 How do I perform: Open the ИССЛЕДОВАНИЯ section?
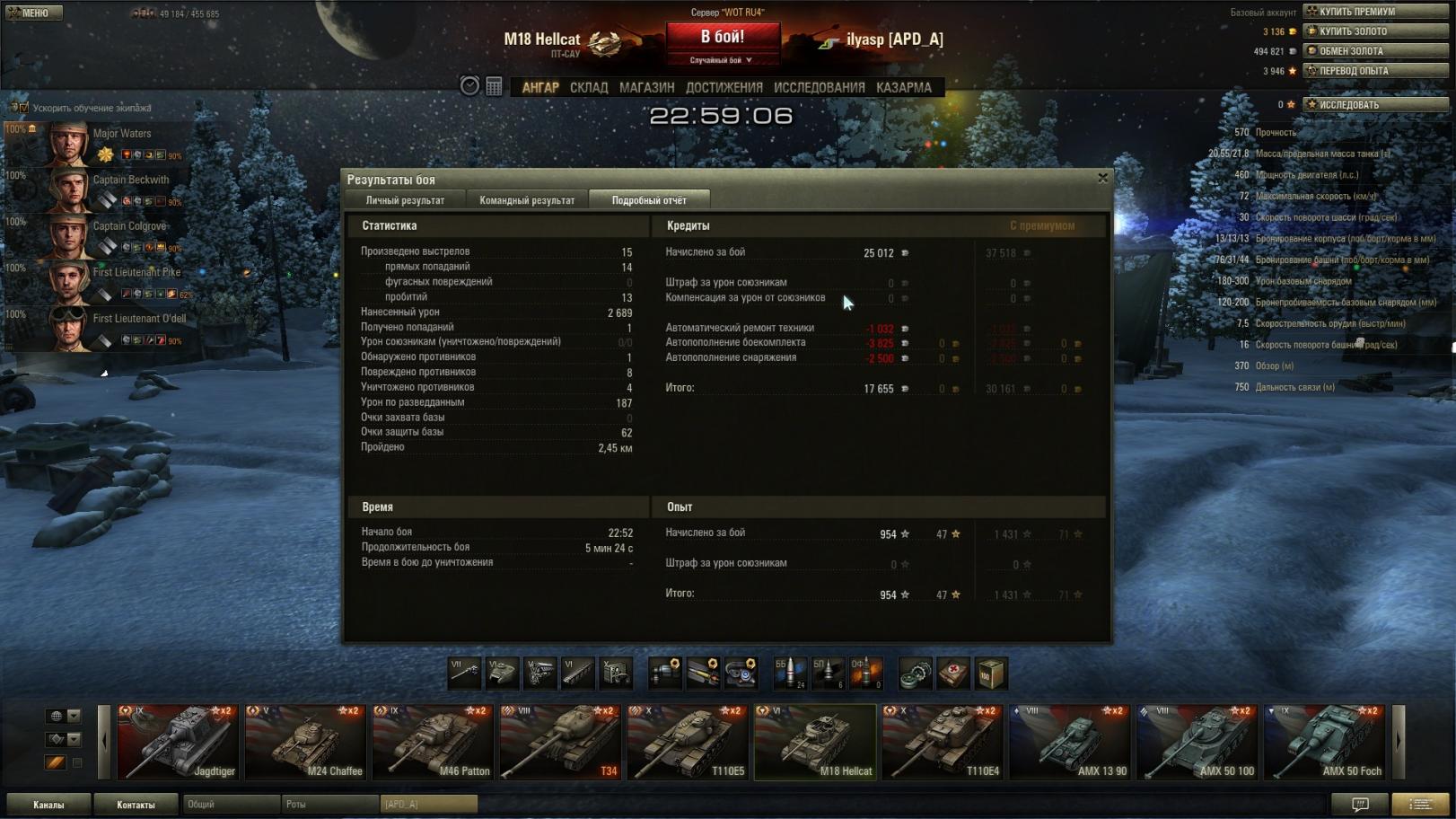(819, 87)
